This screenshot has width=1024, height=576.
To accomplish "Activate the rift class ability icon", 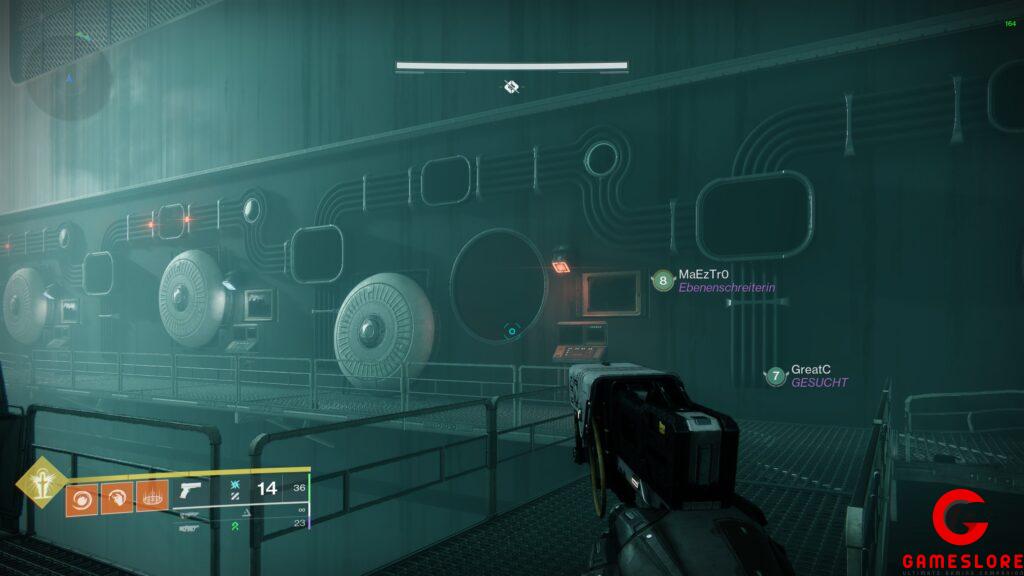I will point(151,496).
